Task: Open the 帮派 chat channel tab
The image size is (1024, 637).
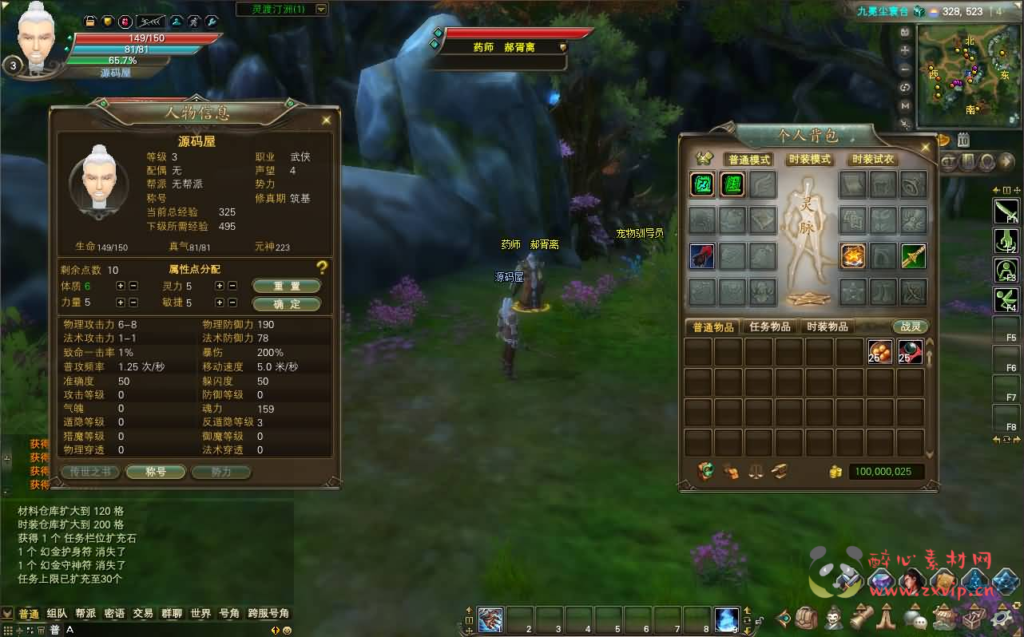Action: [85, 613]
